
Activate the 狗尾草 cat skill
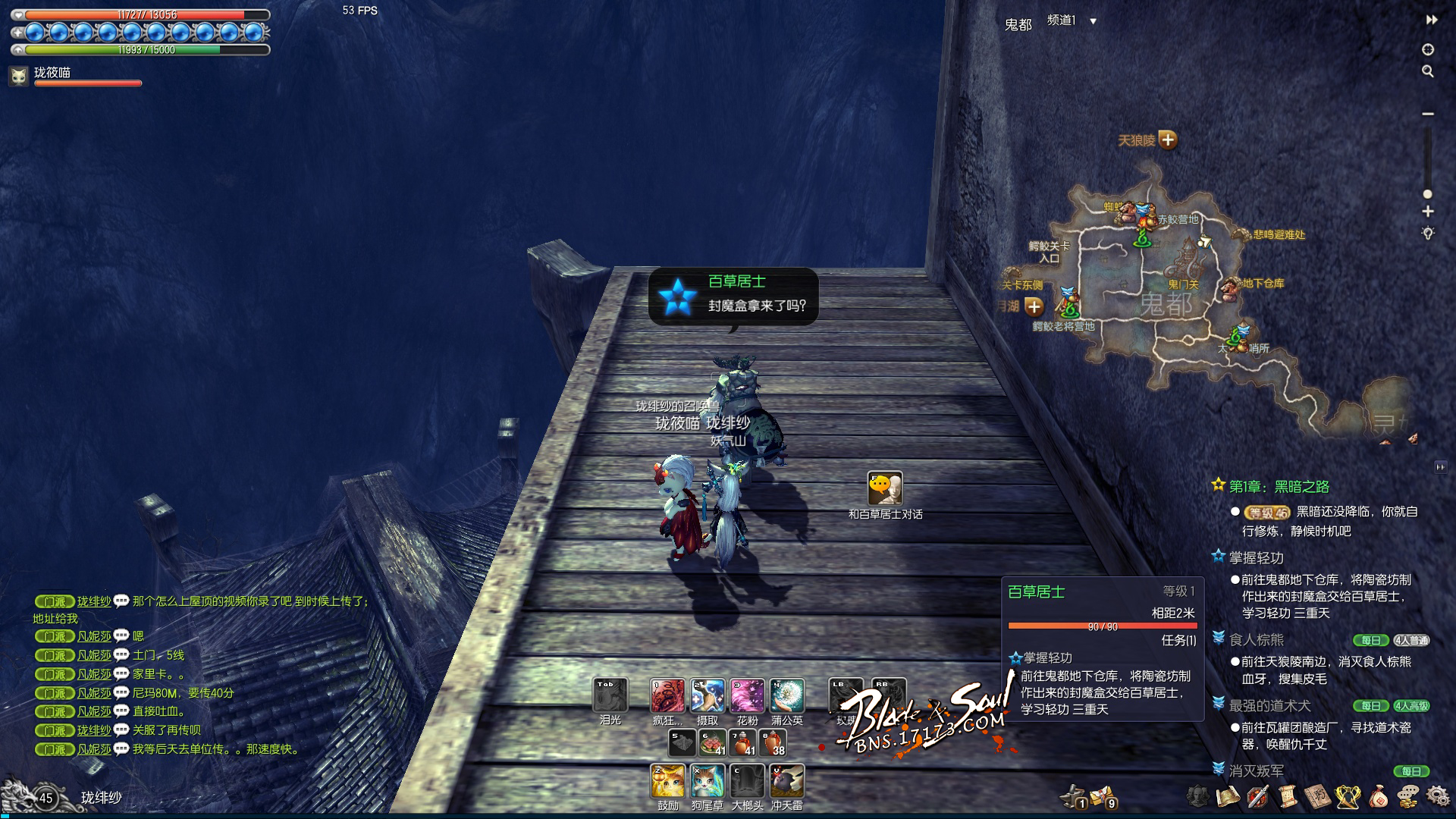(x=708, y=781)
